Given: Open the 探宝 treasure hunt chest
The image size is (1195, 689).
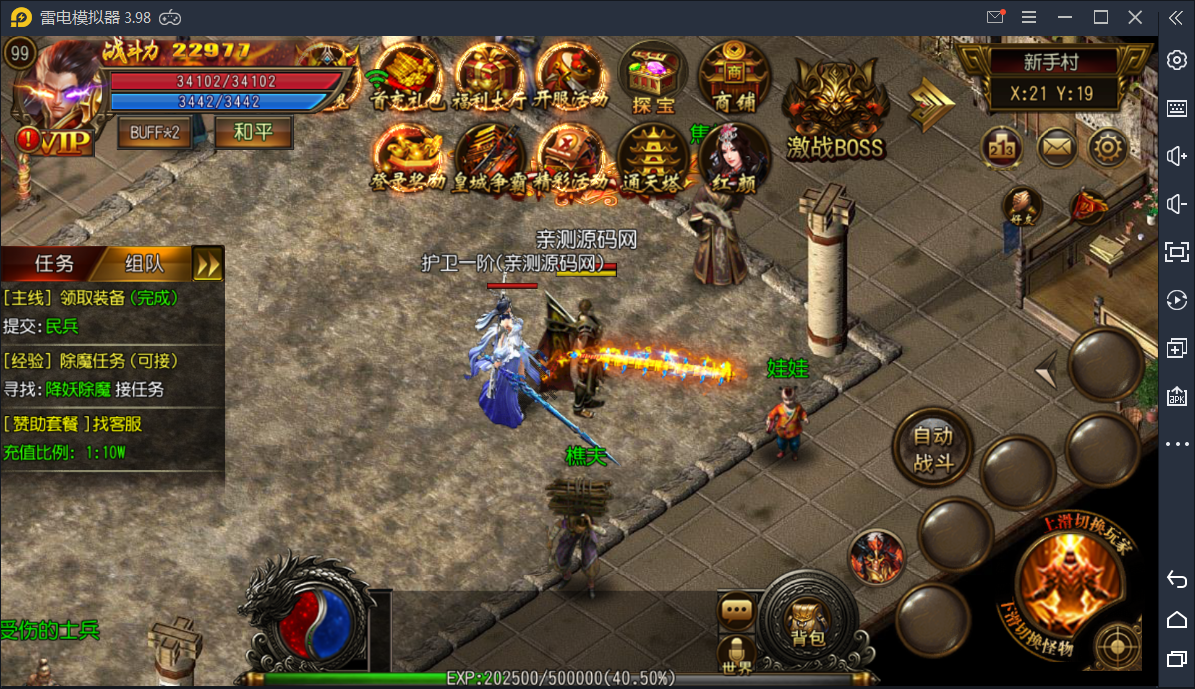Looking at the screenshot, I should click(653, 77).
